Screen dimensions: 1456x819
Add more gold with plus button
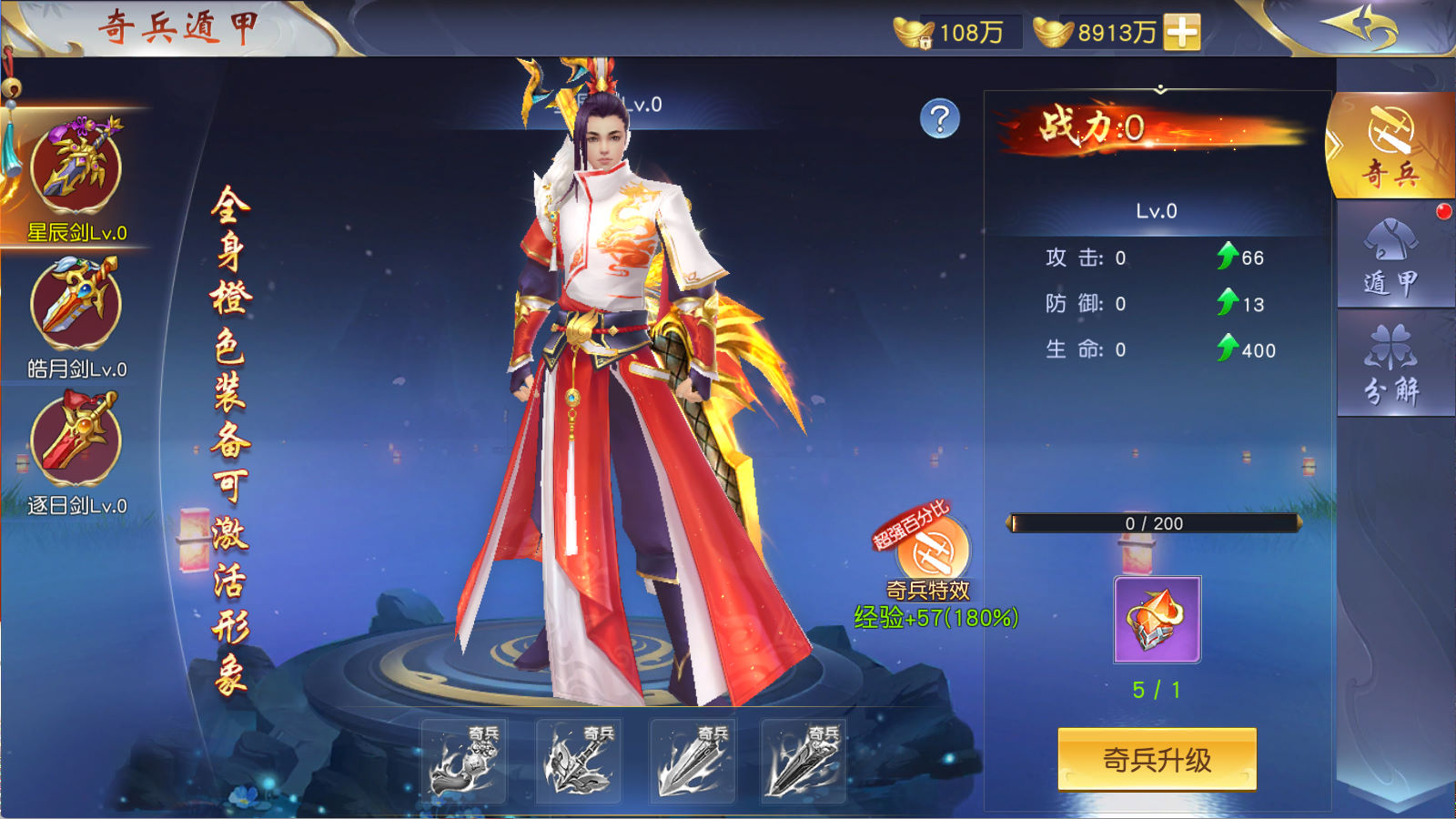click(x=1182, y=32)
